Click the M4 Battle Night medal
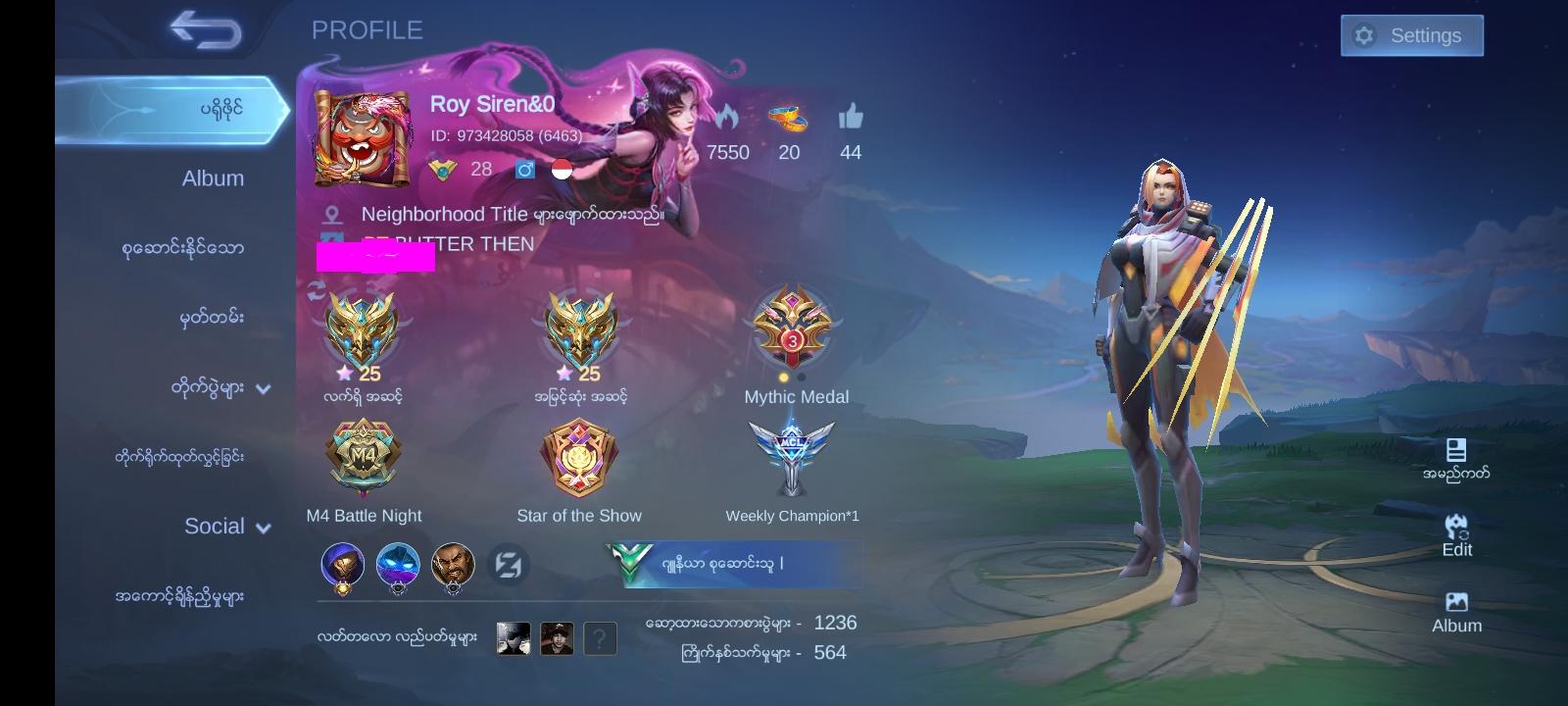 coord(363,456)
